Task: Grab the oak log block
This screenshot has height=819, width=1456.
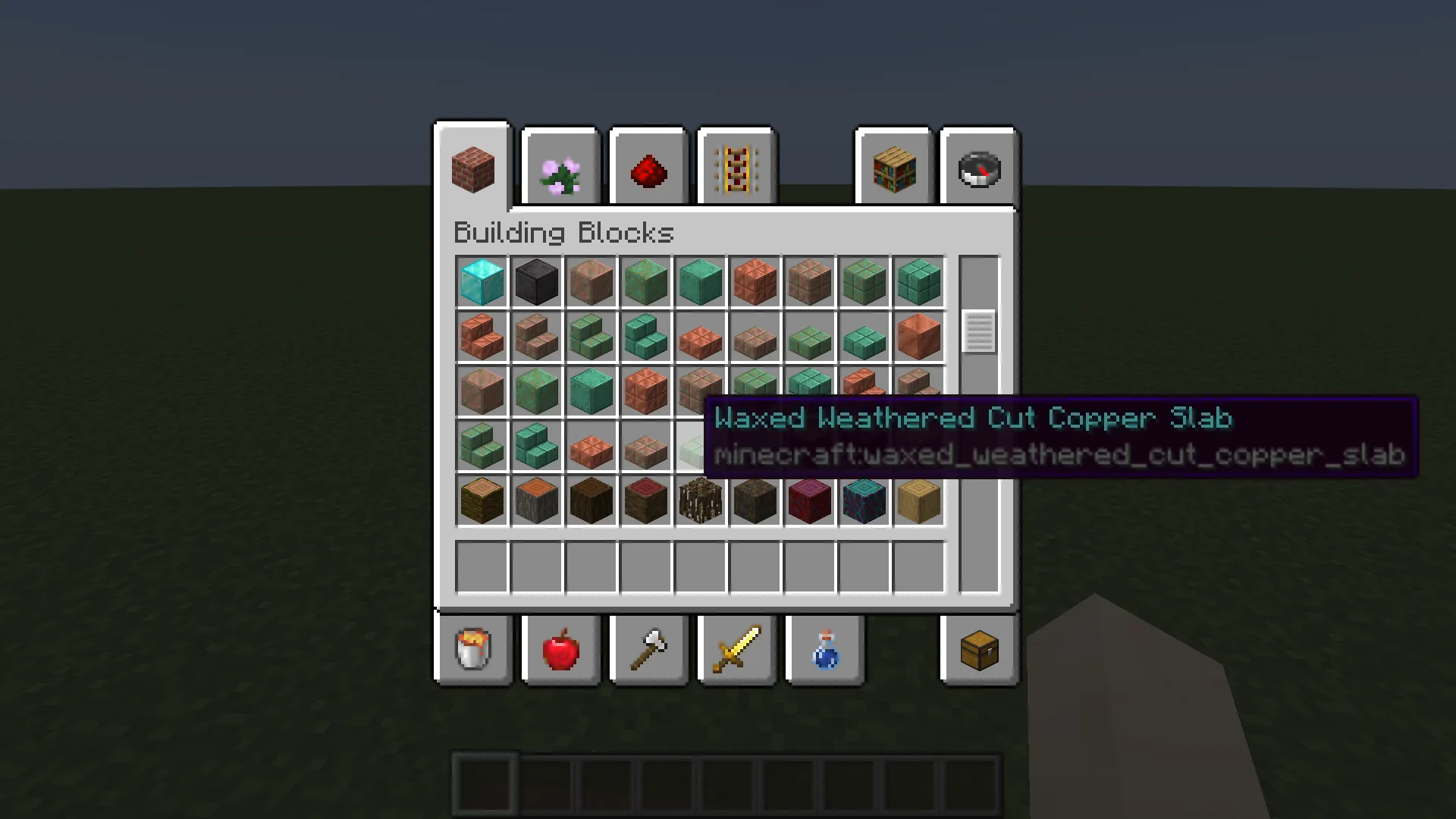Action: [x=482, y=500]
